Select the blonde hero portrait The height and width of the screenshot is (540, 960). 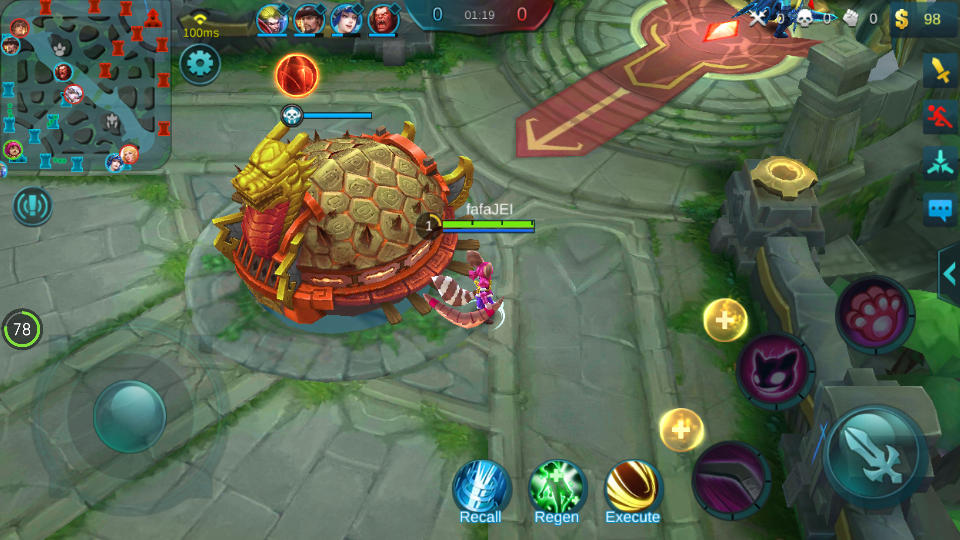[271, 19]
